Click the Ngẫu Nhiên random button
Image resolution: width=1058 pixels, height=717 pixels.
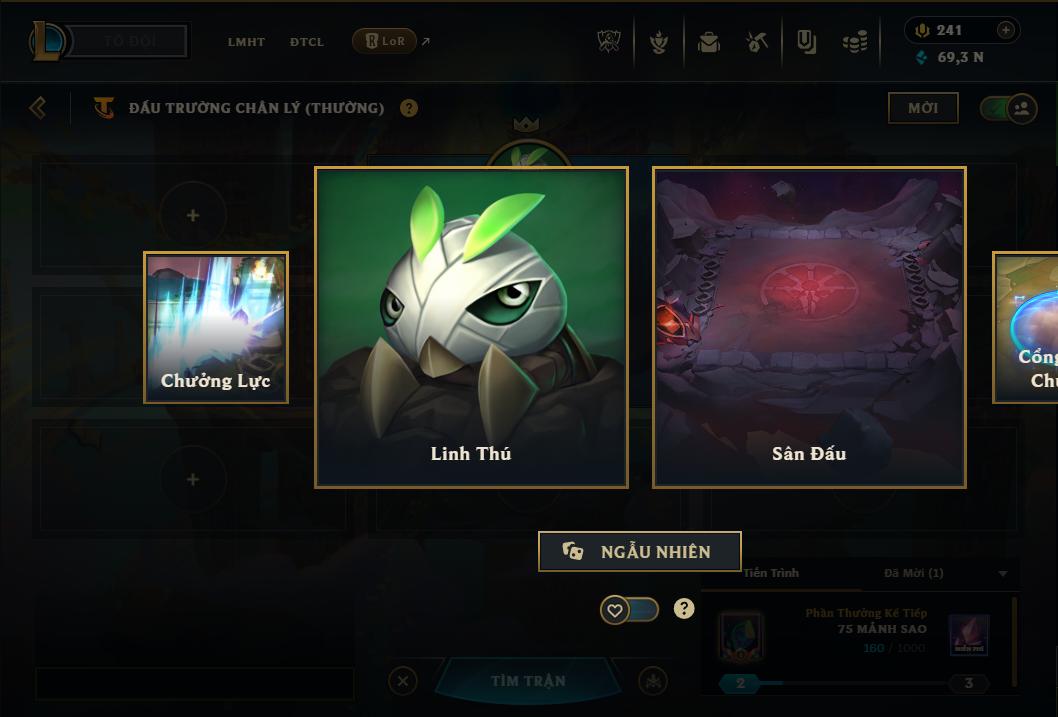640,551
